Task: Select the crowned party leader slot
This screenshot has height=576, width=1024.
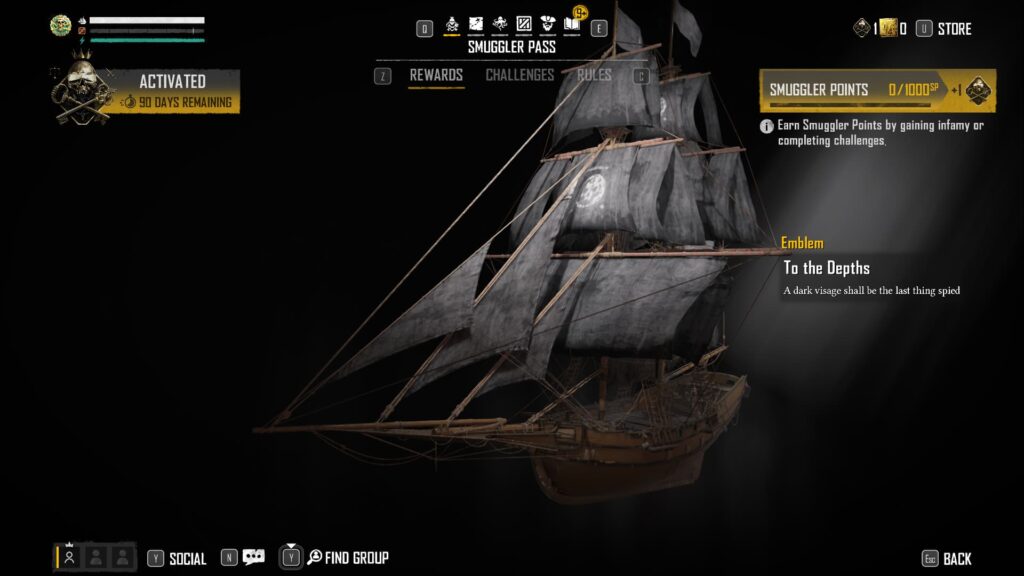Action: [x=69, y=558]
